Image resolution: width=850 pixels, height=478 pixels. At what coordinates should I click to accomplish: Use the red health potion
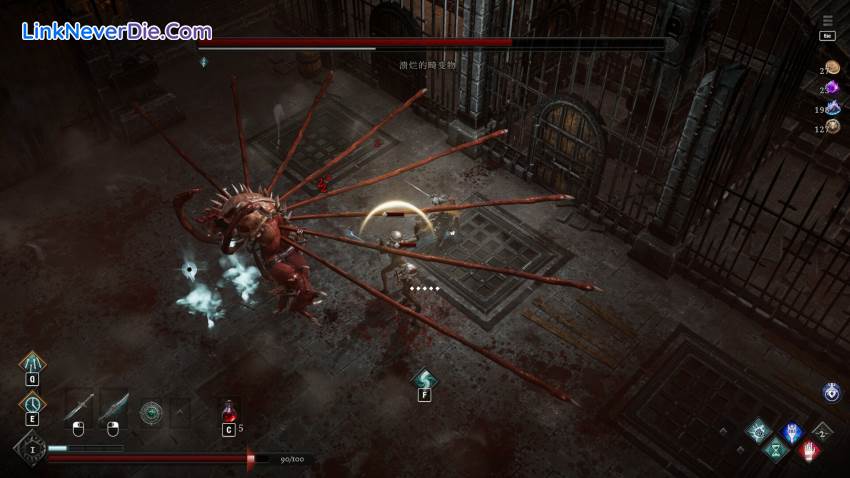tap(229, 411)
